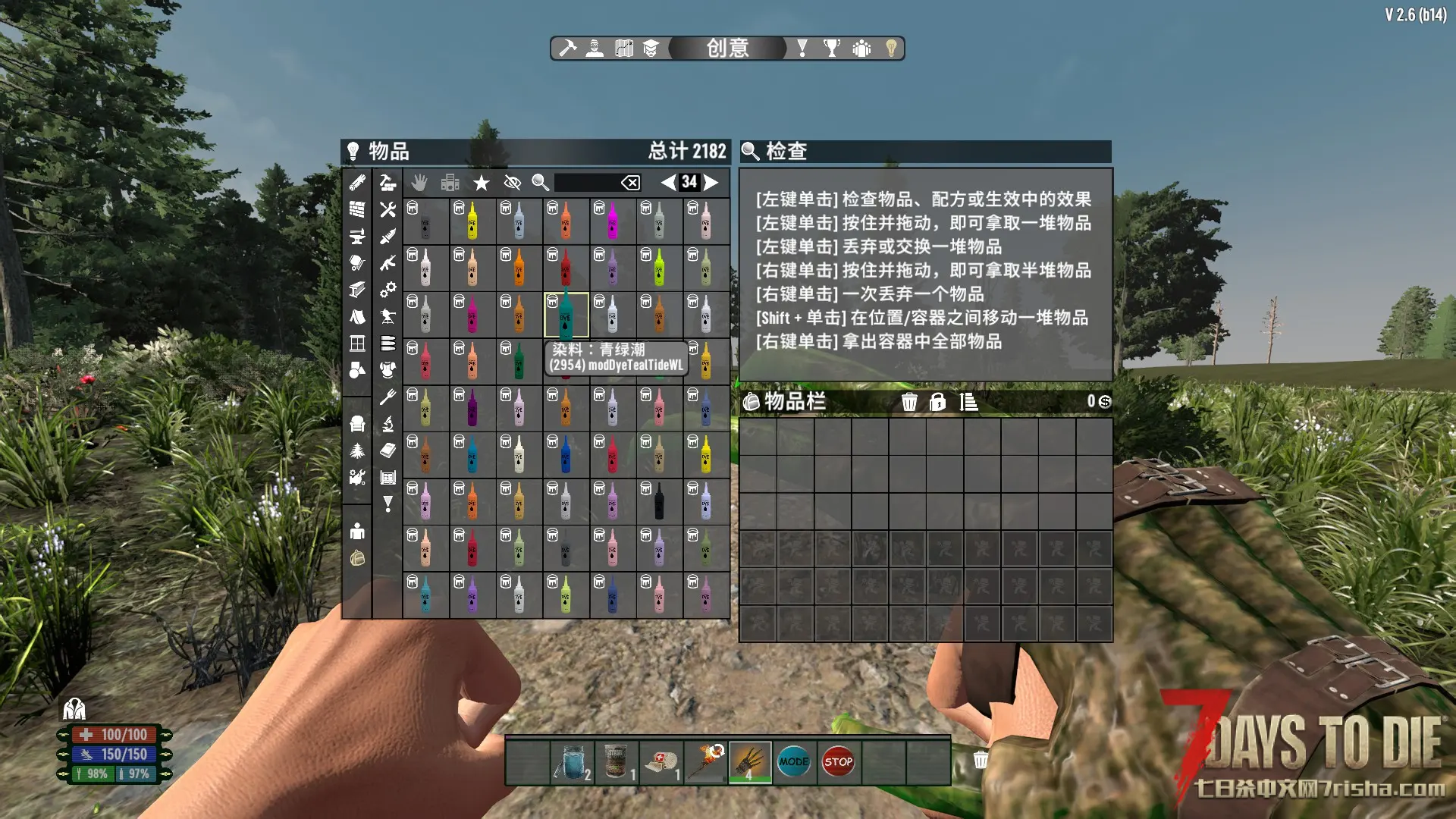
Task: Click the red STOP hotbar item
Action: [x=838, y=762]
